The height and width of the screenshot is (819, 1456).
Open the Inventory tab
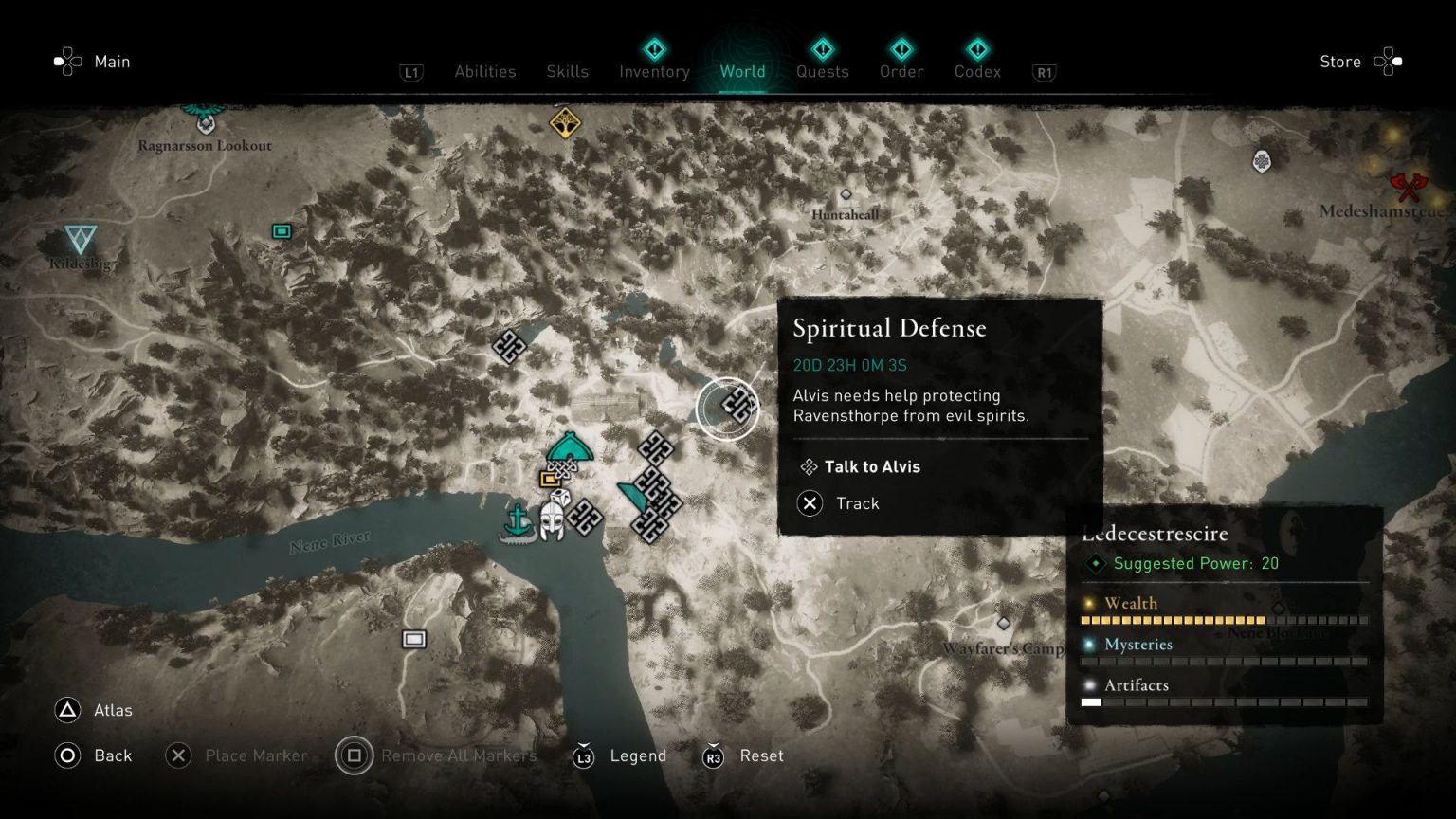(x=653, y=71)
